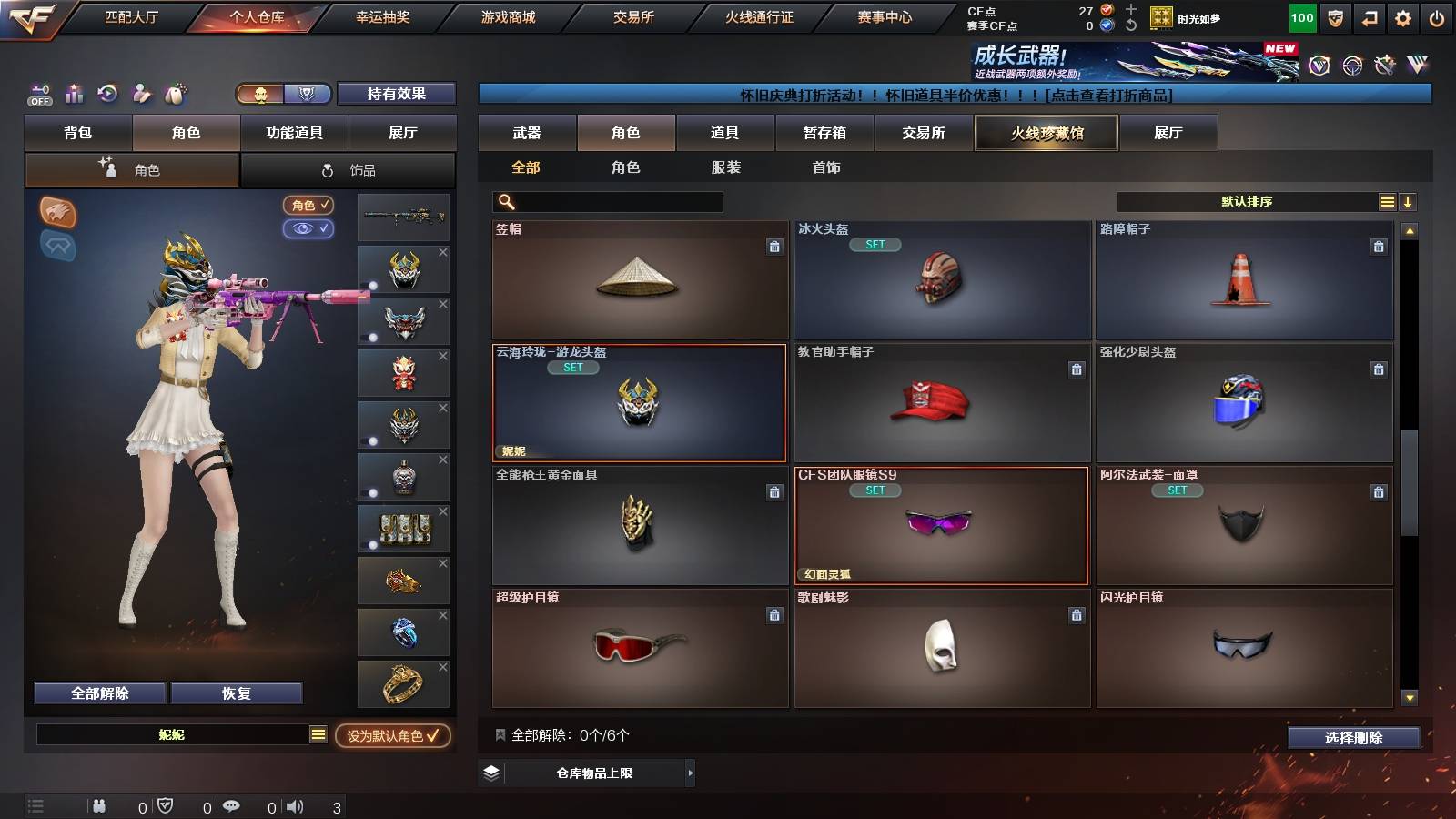Click the bar chart stats icon in left toolbar

click(x=73, y=94)
